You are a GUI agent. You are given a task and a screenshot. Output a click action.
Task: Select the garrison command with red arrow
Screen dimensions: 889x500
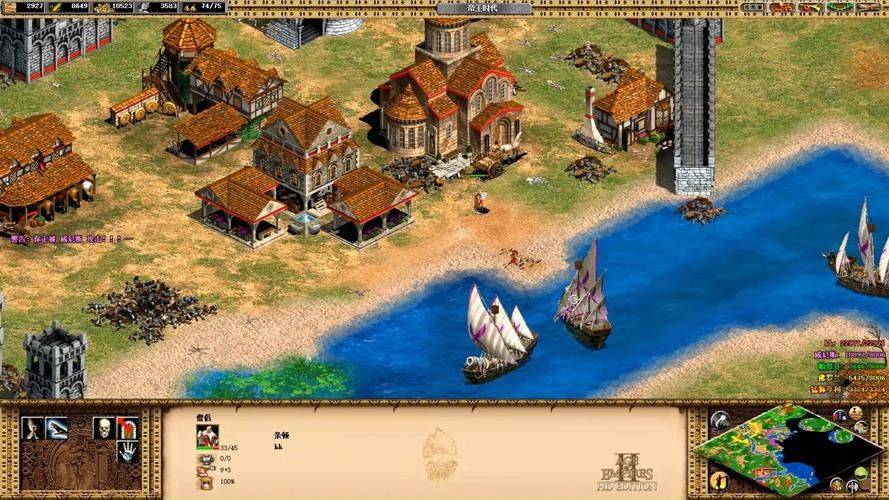point(127,428)
